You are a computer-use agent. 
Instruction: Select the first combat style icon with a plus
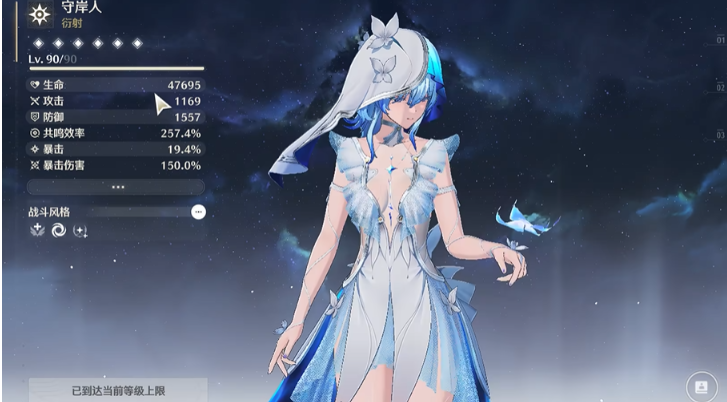click(36, 230)
